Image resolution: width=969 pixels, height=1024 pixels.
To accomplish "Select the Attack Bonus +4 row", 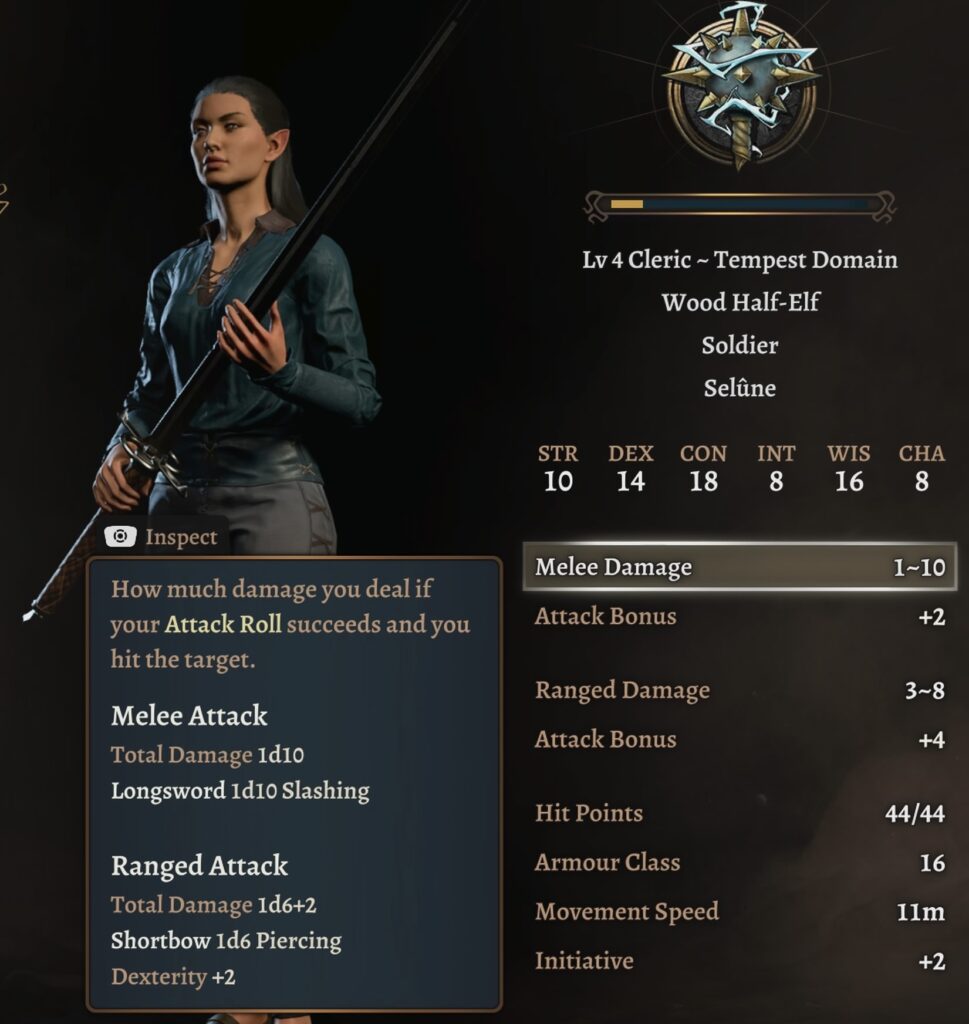I will [x=739, y=739].
